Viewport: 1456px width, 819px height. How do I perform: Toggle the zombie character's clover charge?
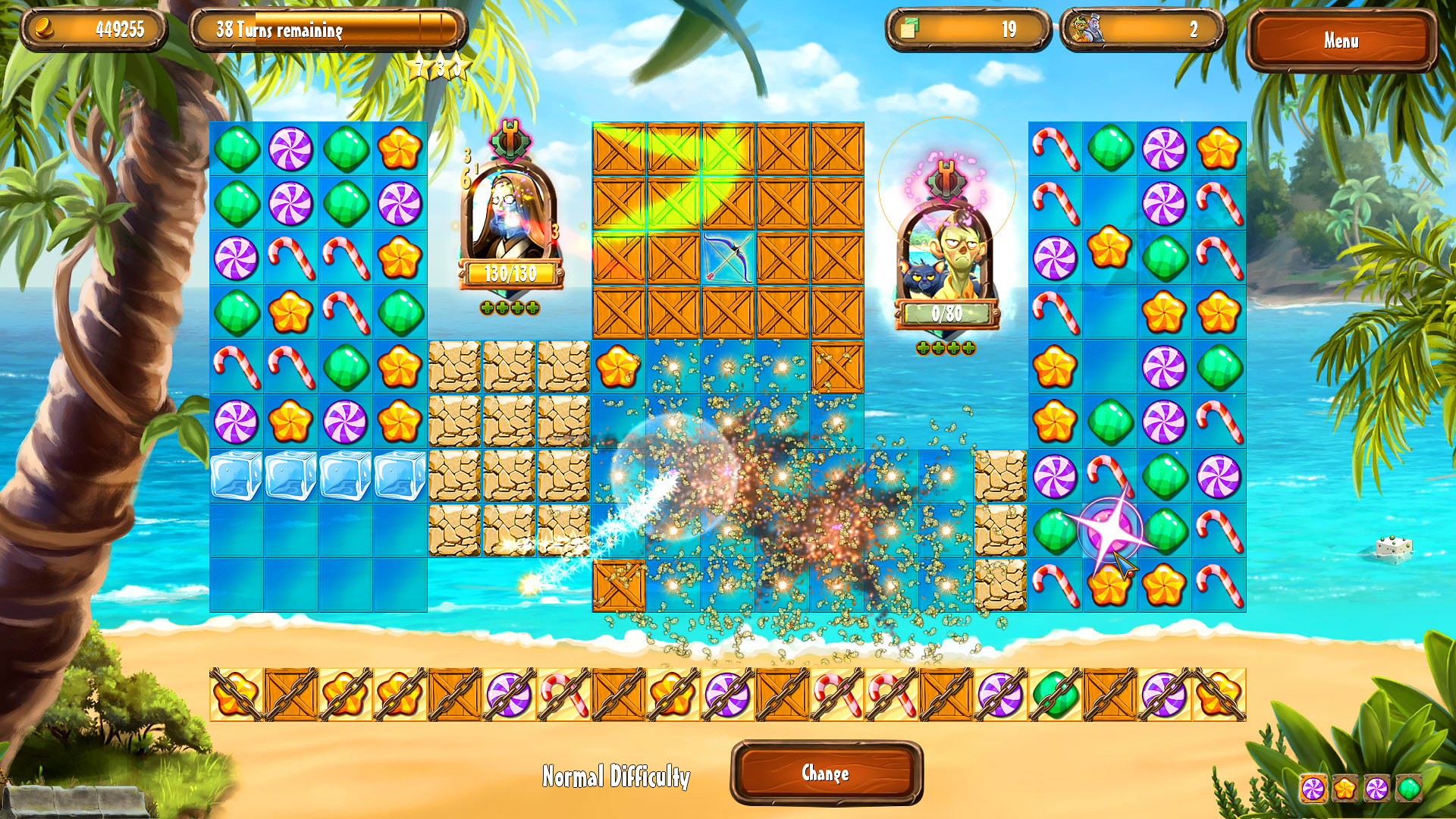point(946,350)
